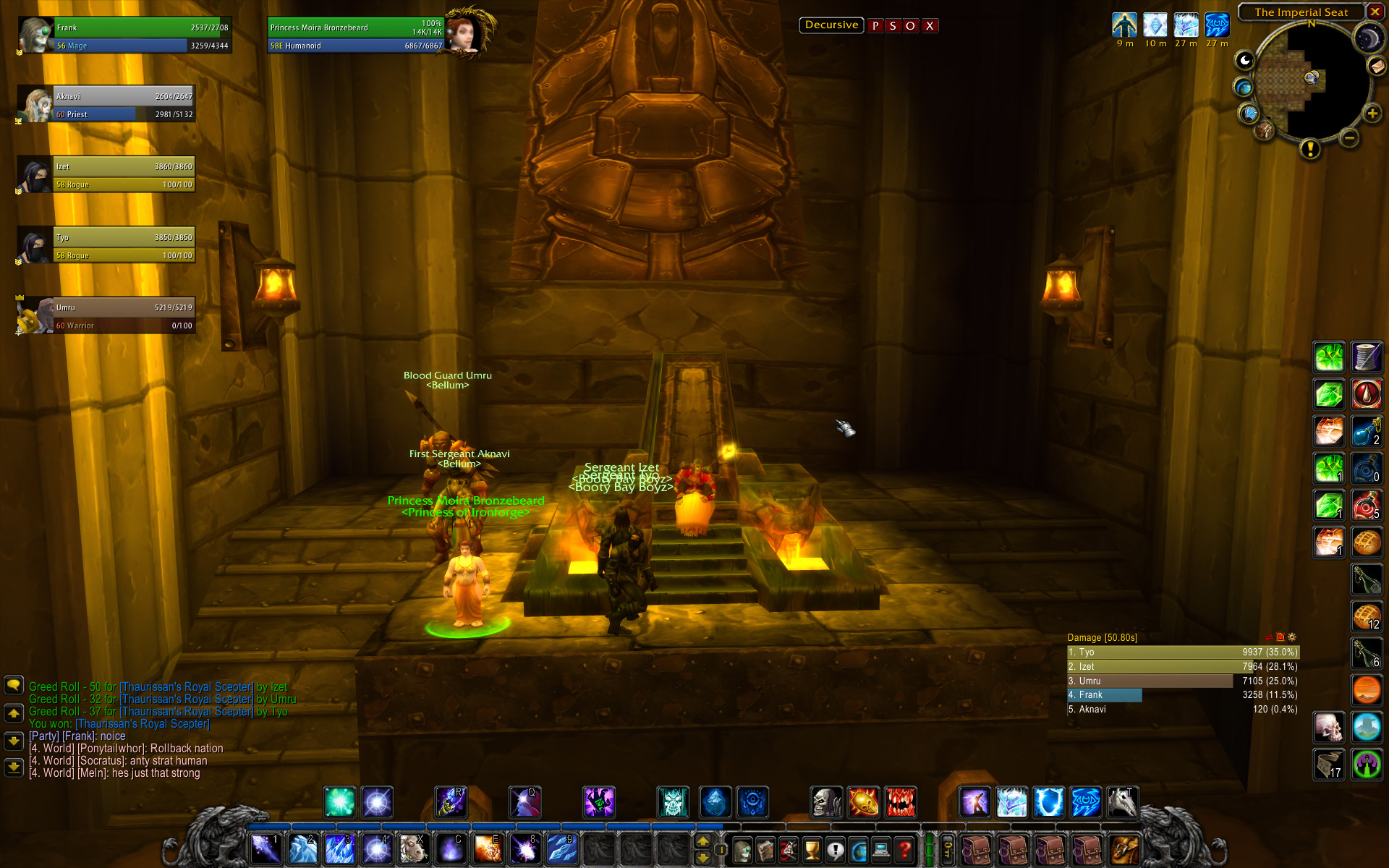The image size is (1389, 868).
Task: Drink the red healing potion with count 5
Action: pos(1367,506)
